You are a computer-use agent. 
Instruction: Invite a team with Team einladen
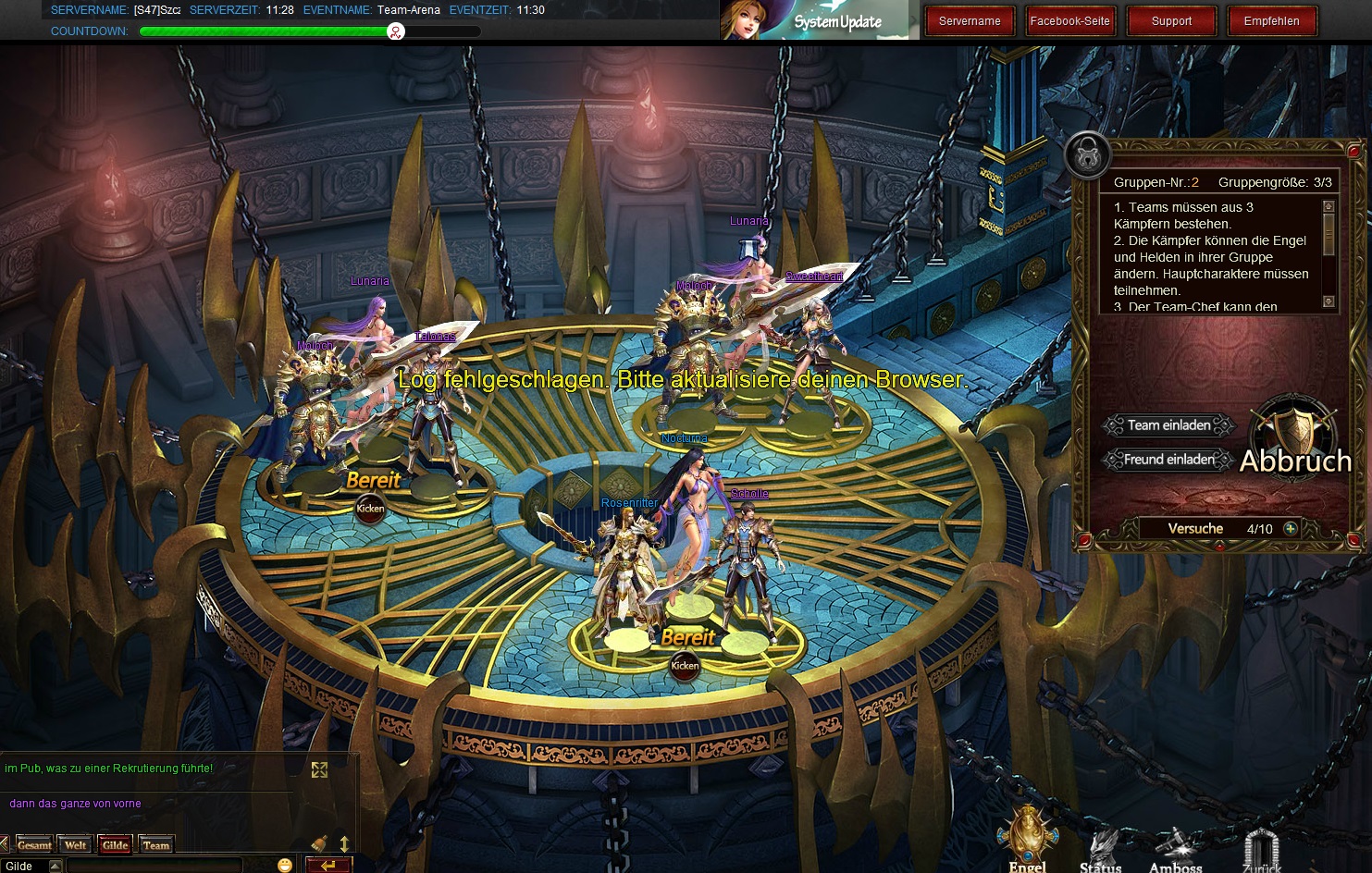coord(1168,425)
